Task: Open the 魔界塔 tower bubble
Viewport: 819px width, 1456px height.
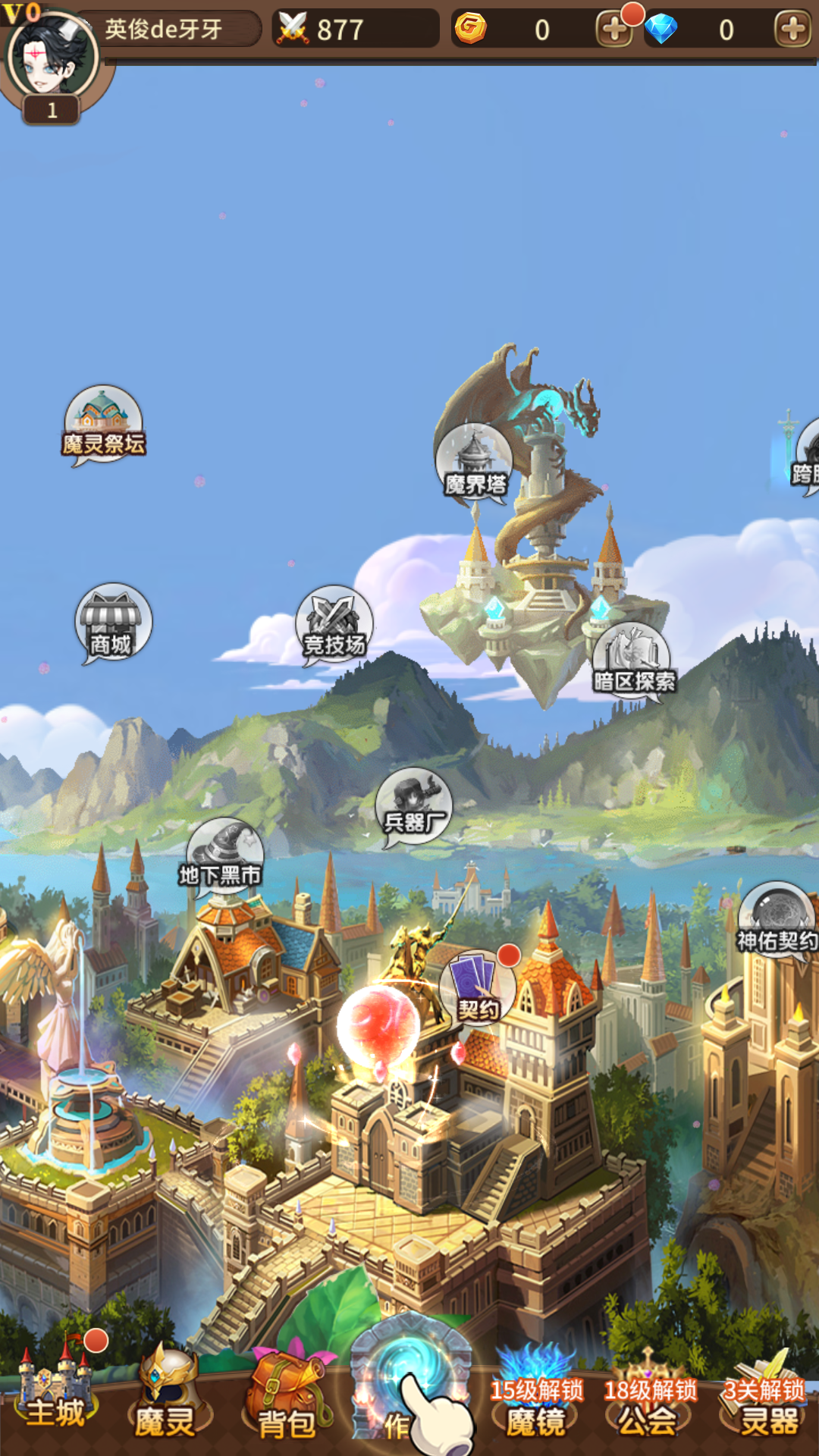Action: coord(474,462)
